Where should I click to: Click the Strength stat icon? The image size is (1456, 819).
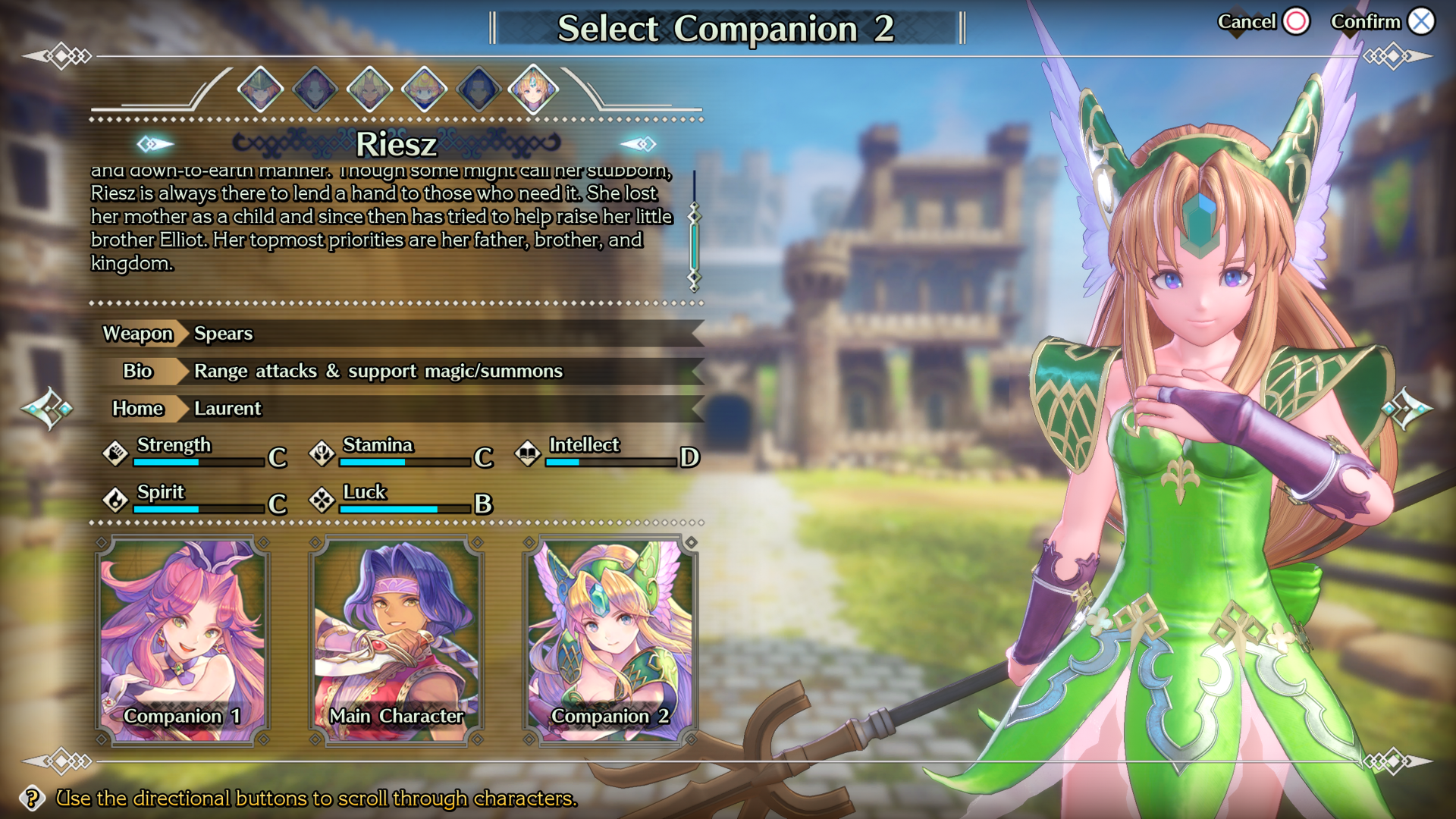115,452
